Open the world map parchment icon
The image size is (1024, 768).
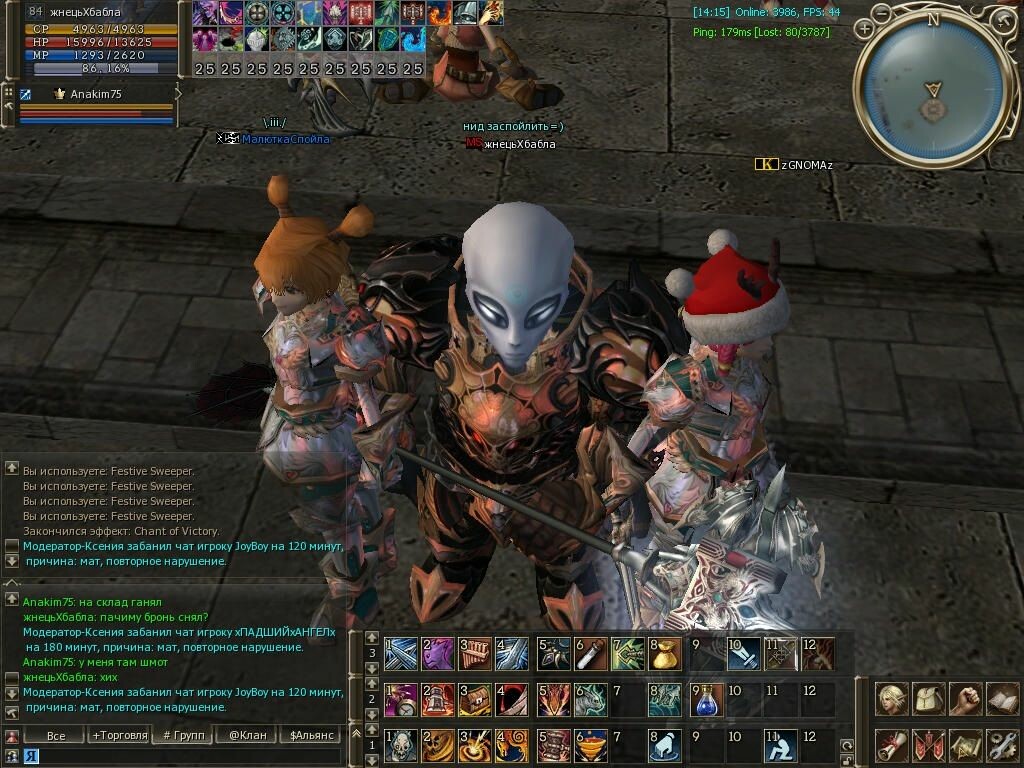click(x=965, y=745)
